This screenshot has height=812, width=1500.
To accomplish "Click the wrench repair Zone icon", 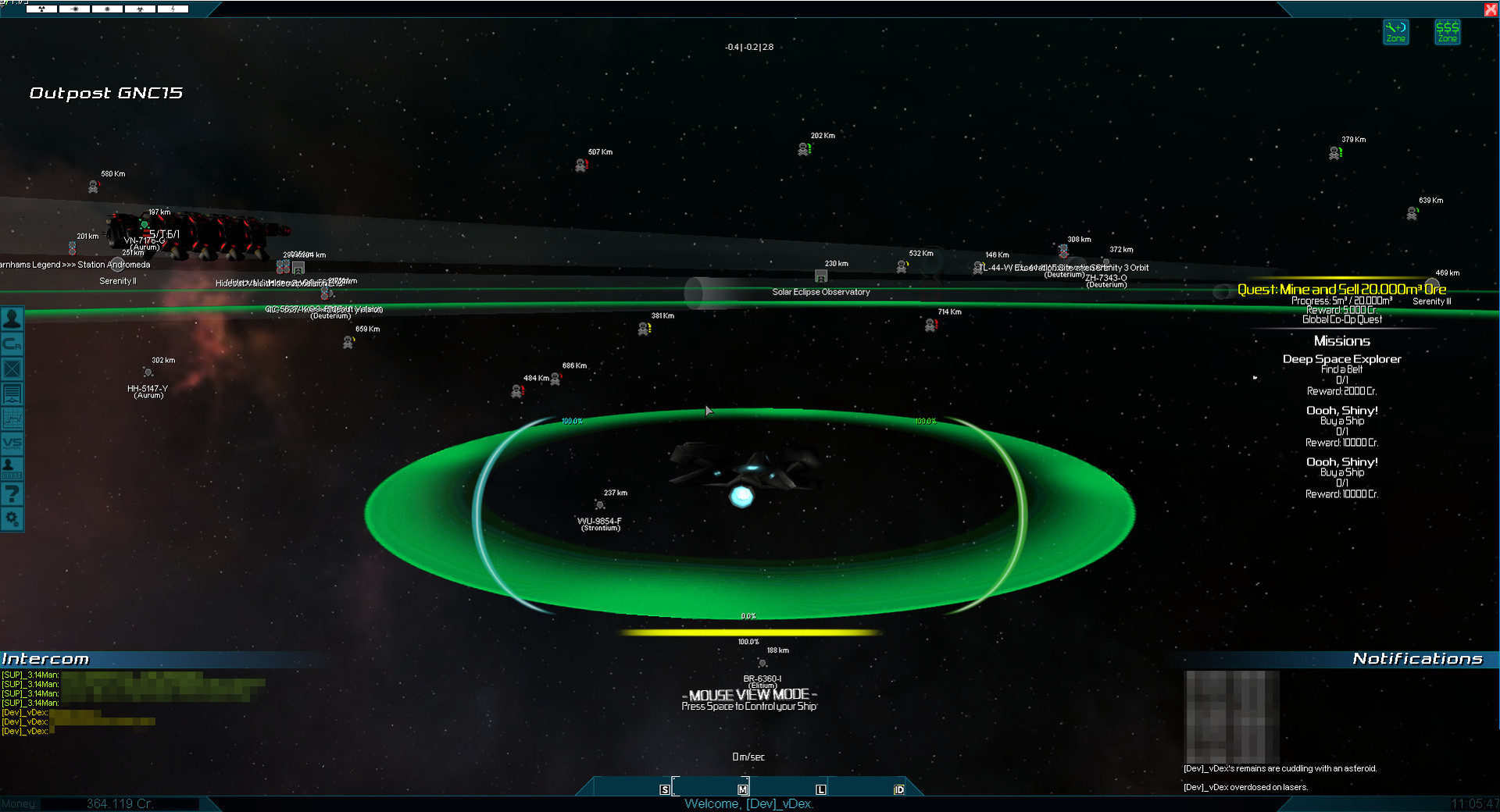I will point(1396,32).
